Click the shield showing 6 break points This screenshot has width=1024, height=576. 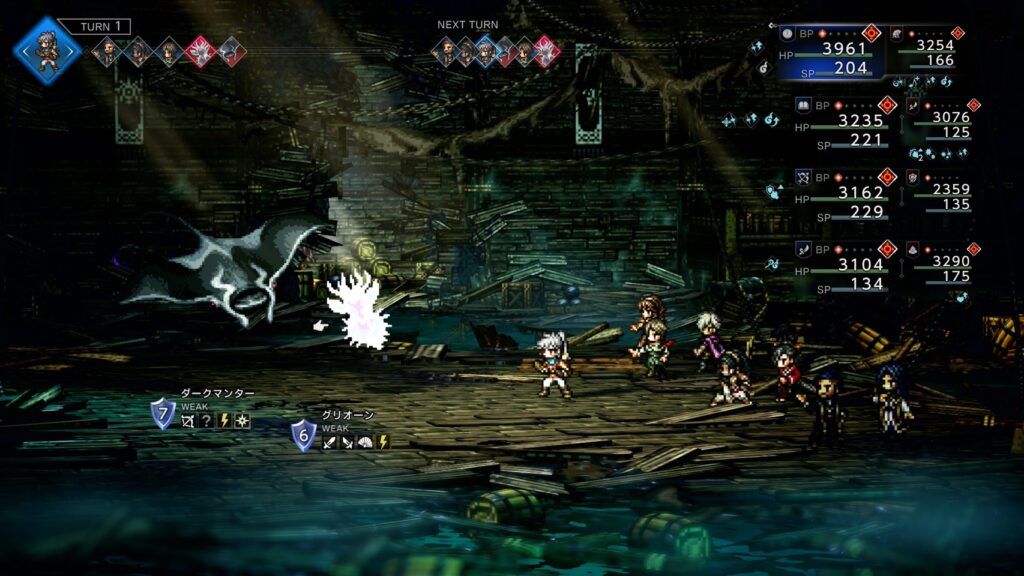[304, 435]
